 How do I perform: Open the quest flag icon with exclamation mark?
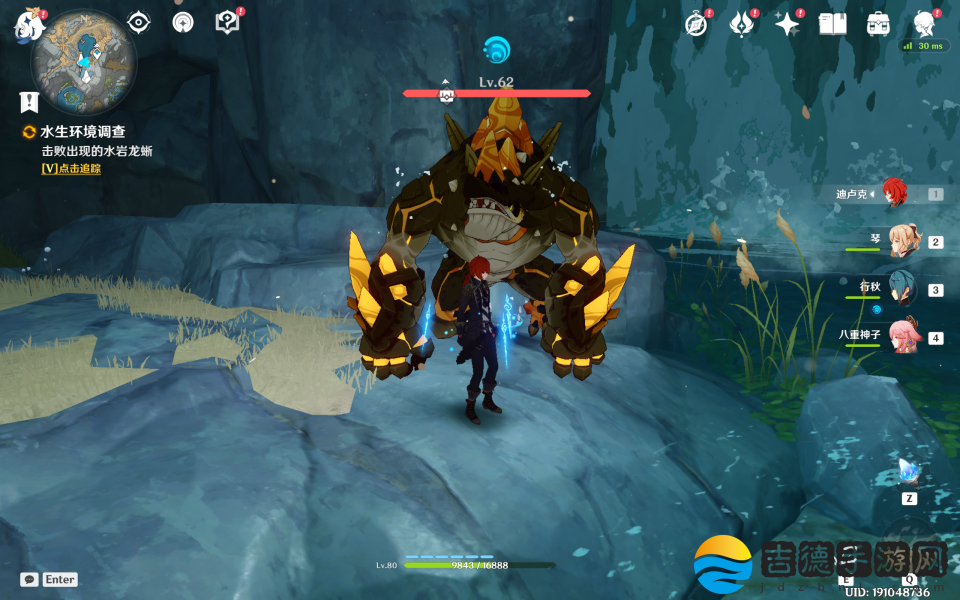(29, 102)
